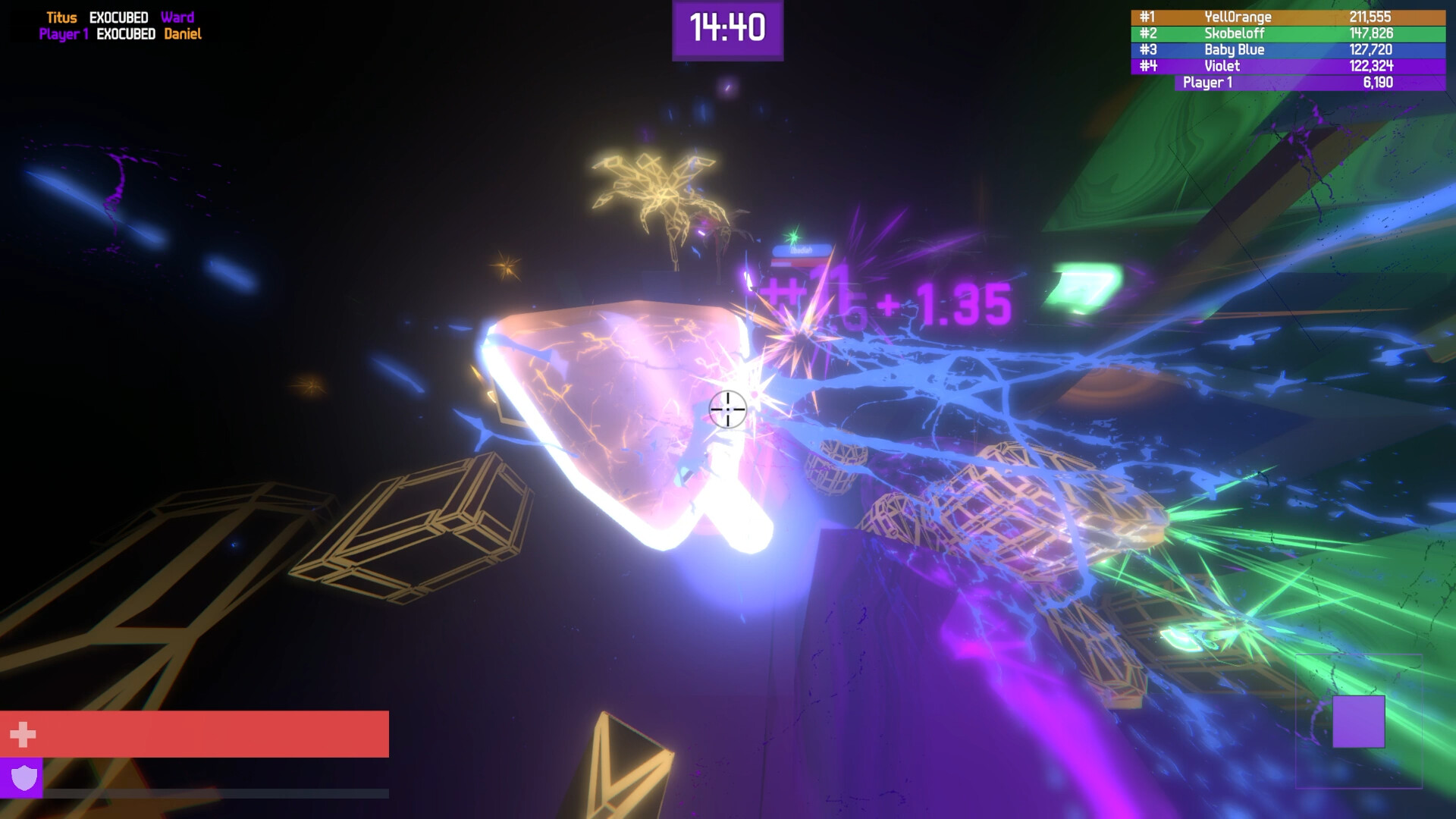Select kill feed entry Player 1 EXOCUBED Daniel
Viewport: 1456px width, 819px height.
click(121, 33)
